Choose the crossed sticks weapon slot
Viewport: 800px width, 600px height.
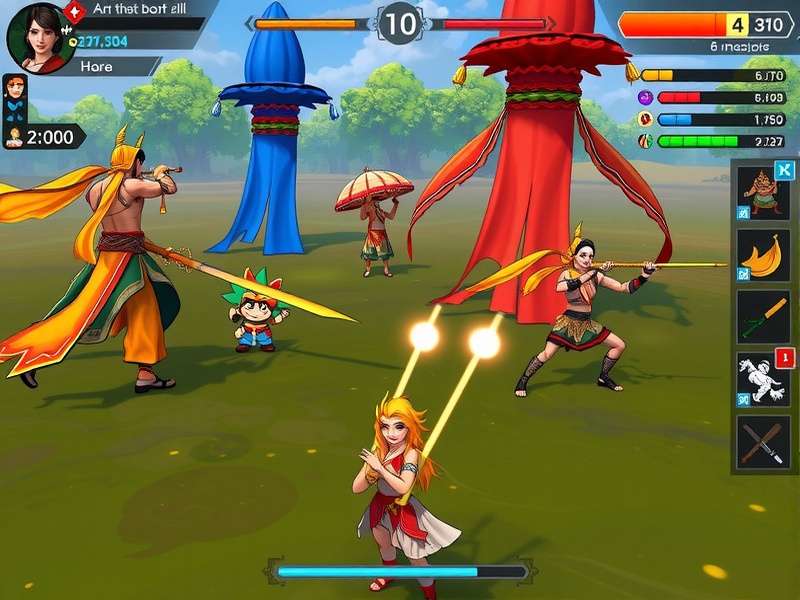coord(763,442)
